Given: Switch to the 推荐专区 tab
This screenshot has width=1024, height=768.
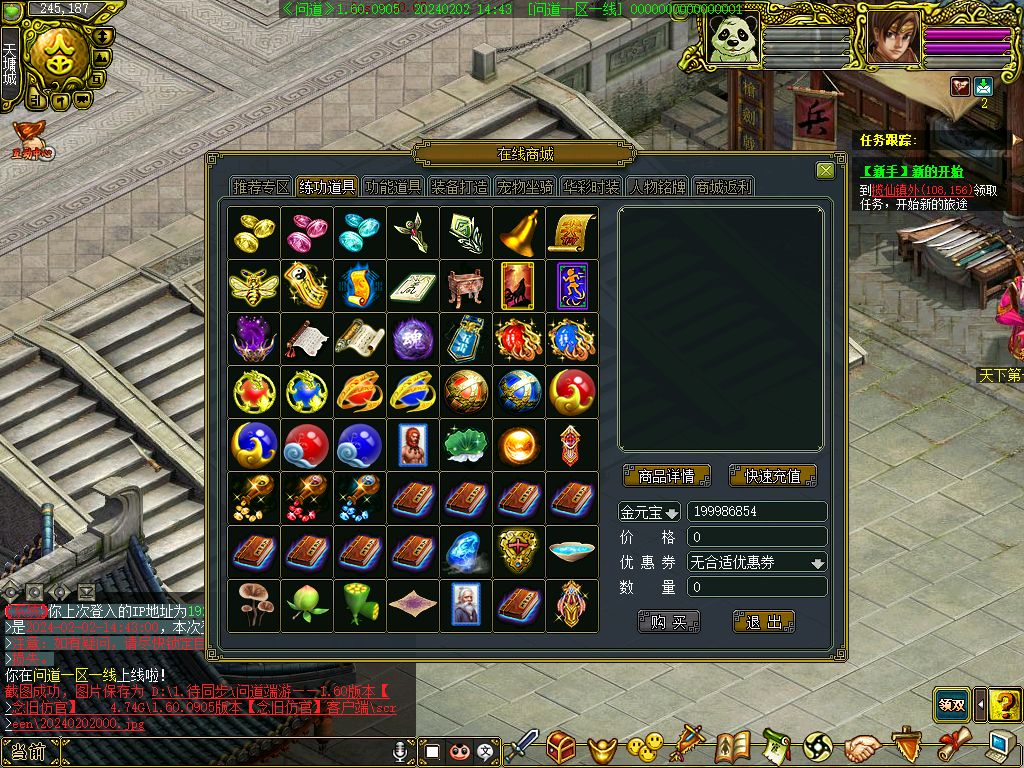Looking at the screenshot, I should (x=261, y=187).
